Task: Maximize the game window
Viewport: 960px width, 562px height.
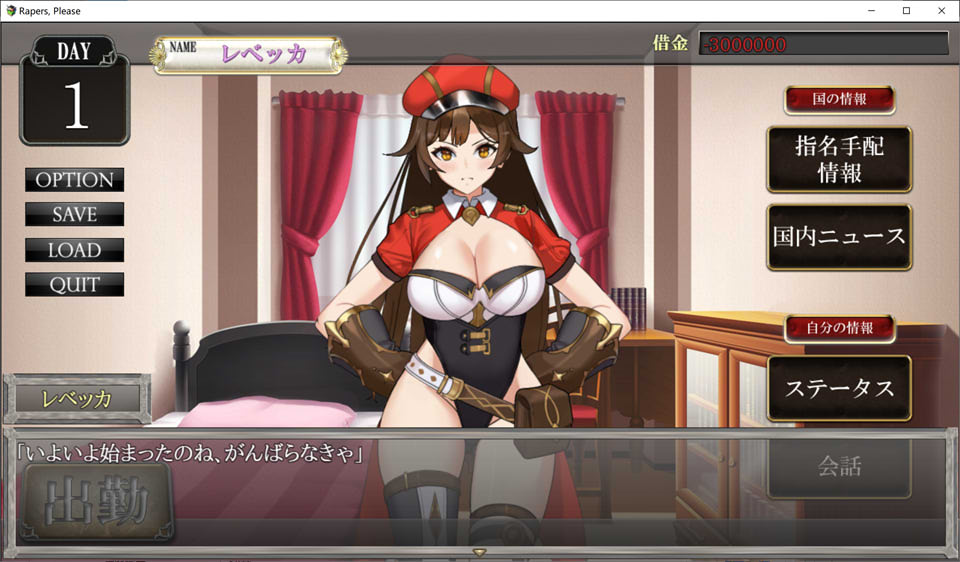Action: (x=906, y=11)
